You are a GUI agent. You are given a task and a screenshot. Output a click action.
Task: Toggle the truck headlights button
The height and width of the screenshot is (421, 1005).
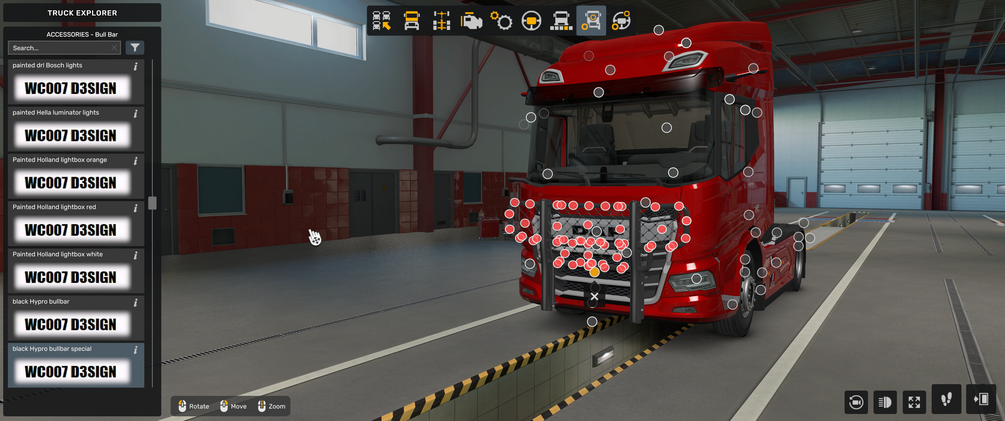coord(884,401)
